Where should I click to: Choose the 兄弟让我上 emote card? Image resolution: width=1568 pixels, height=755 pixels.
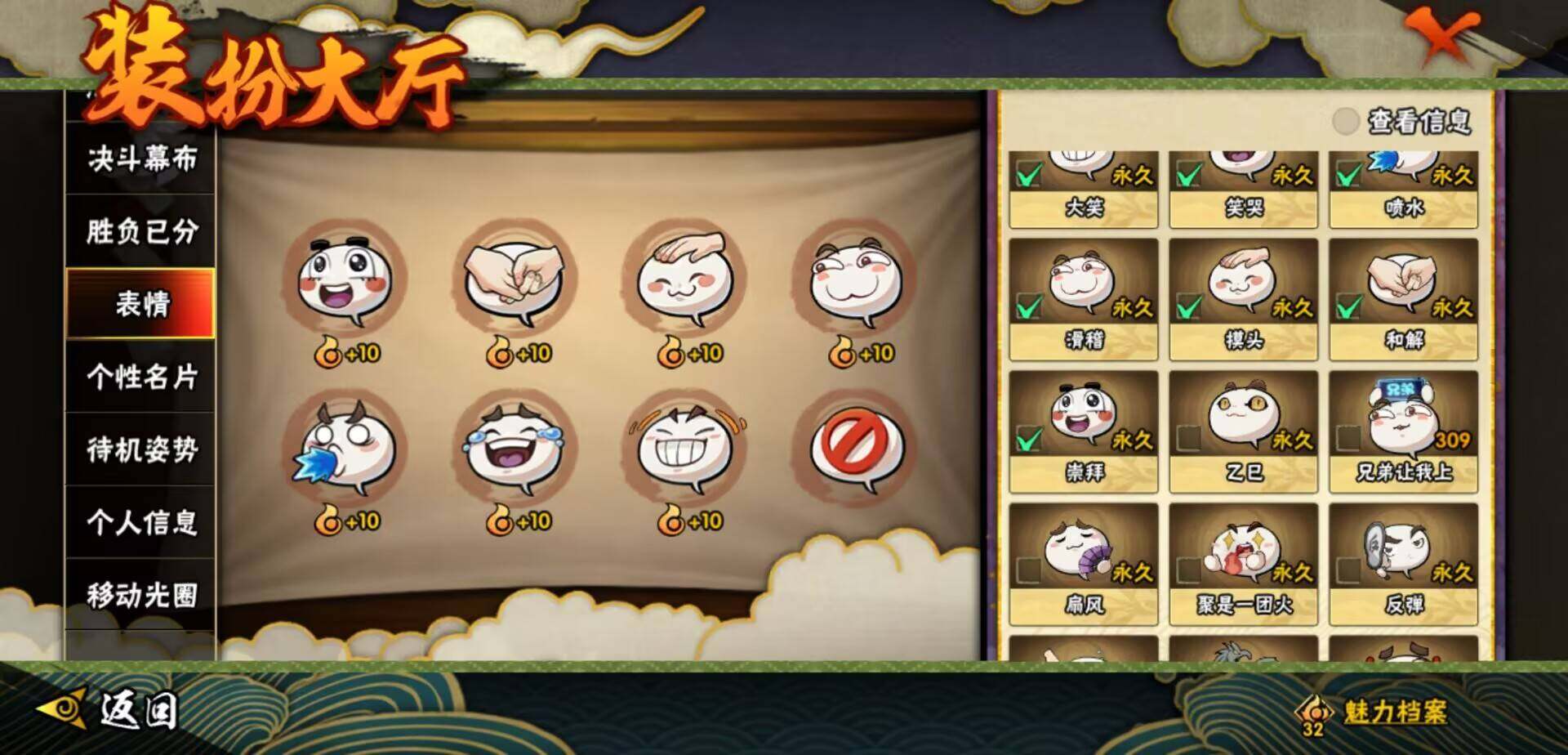pos(1403,431)
